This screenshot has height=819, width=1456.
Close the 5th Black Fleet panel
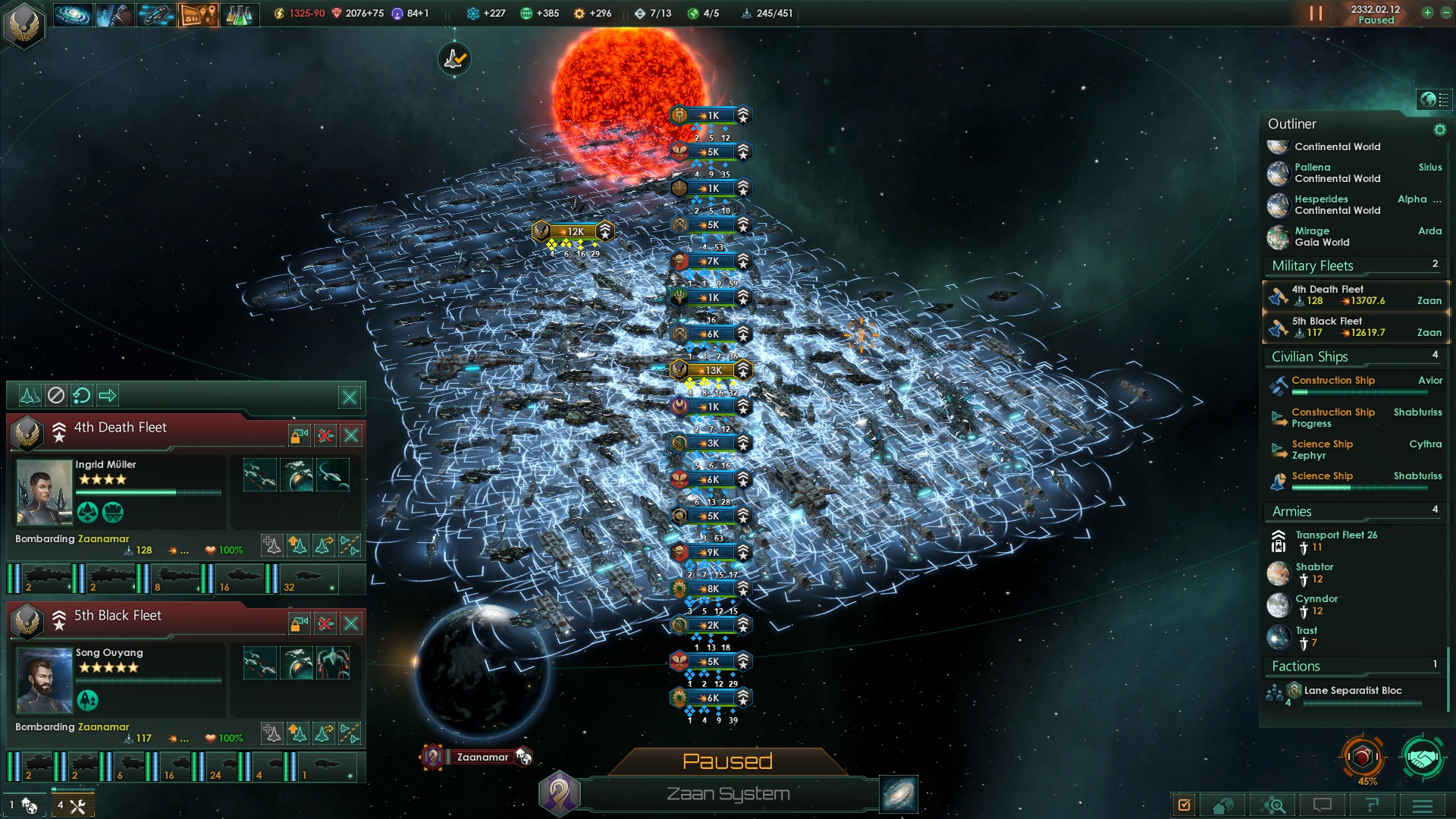351,623
